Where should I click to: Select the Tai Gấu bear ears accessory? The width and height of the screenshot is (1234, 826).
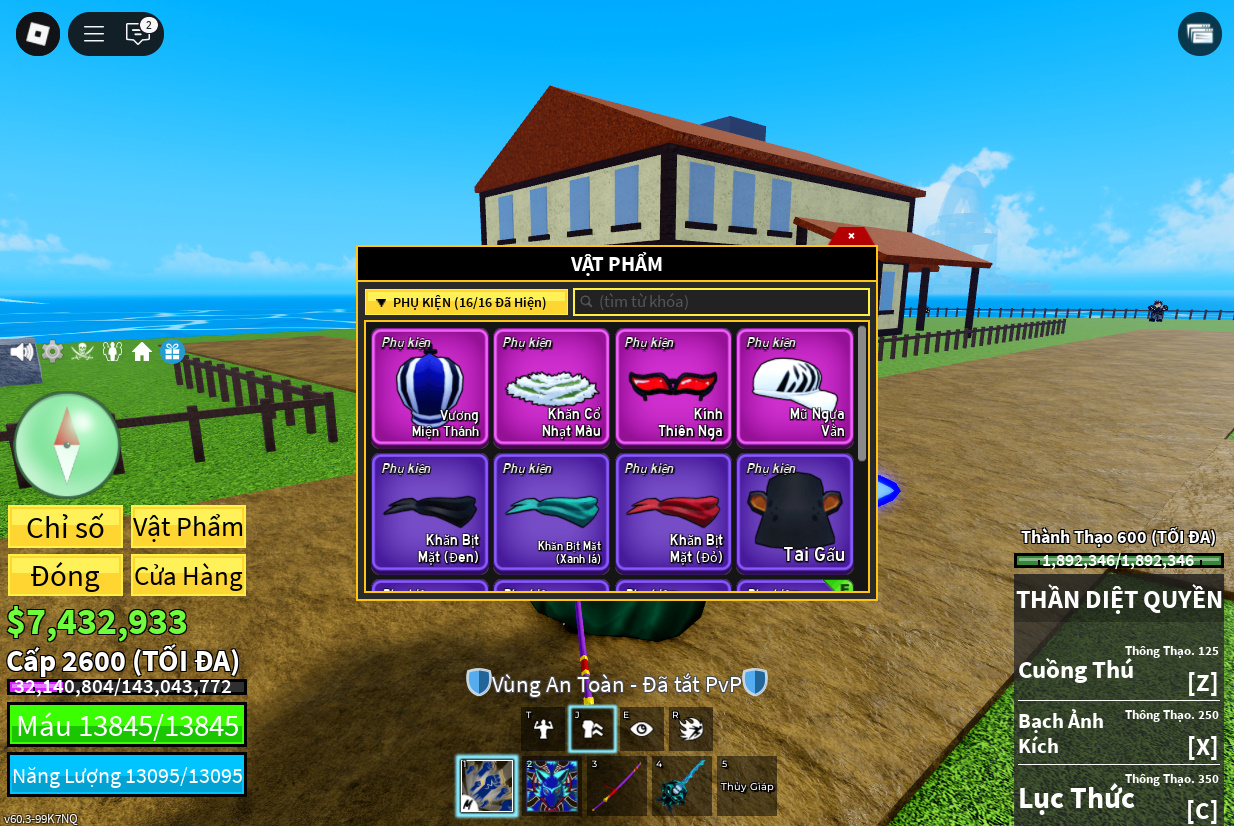click(795, 512)
